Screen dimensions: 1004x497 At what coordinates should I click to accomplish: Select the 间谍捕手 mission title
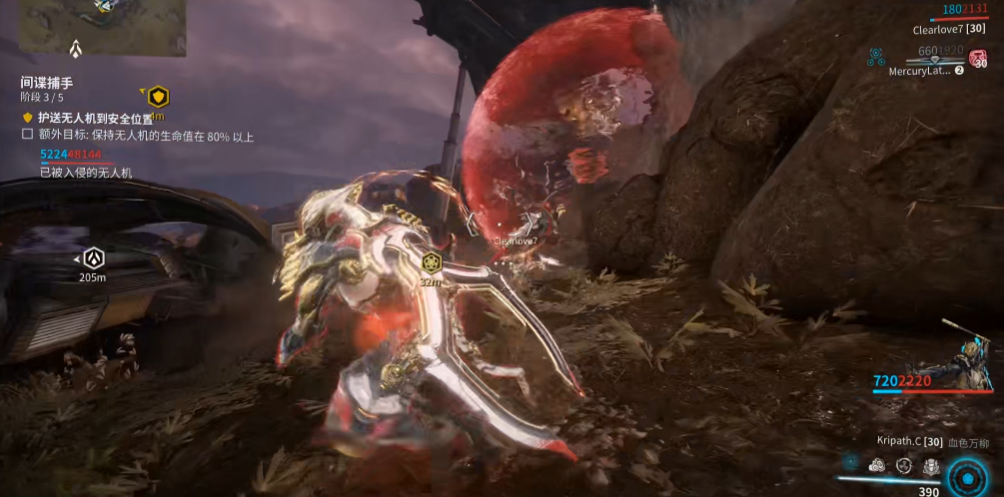48,82
